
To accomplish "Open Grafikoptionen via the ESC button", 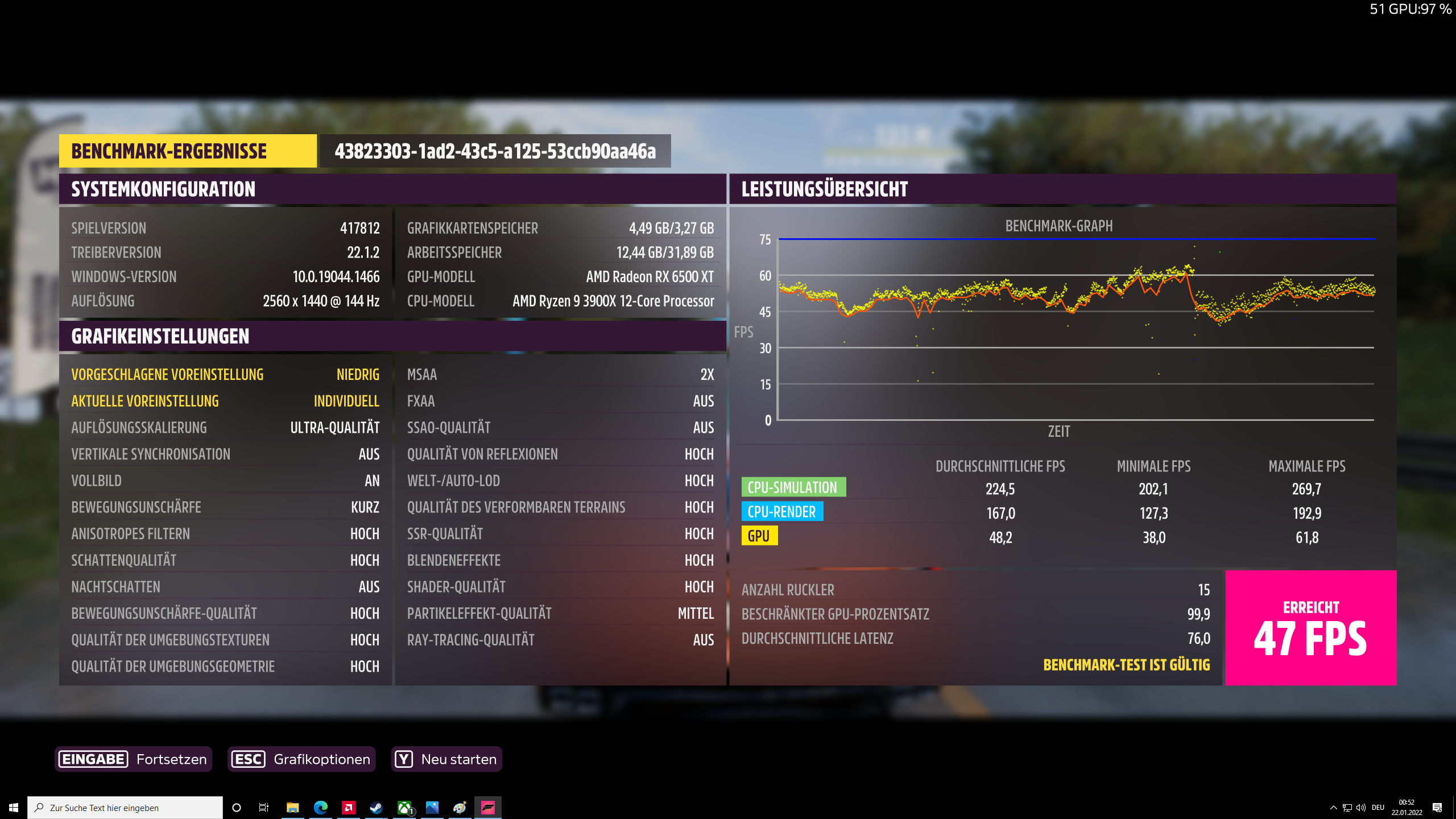I will [301, 759].
